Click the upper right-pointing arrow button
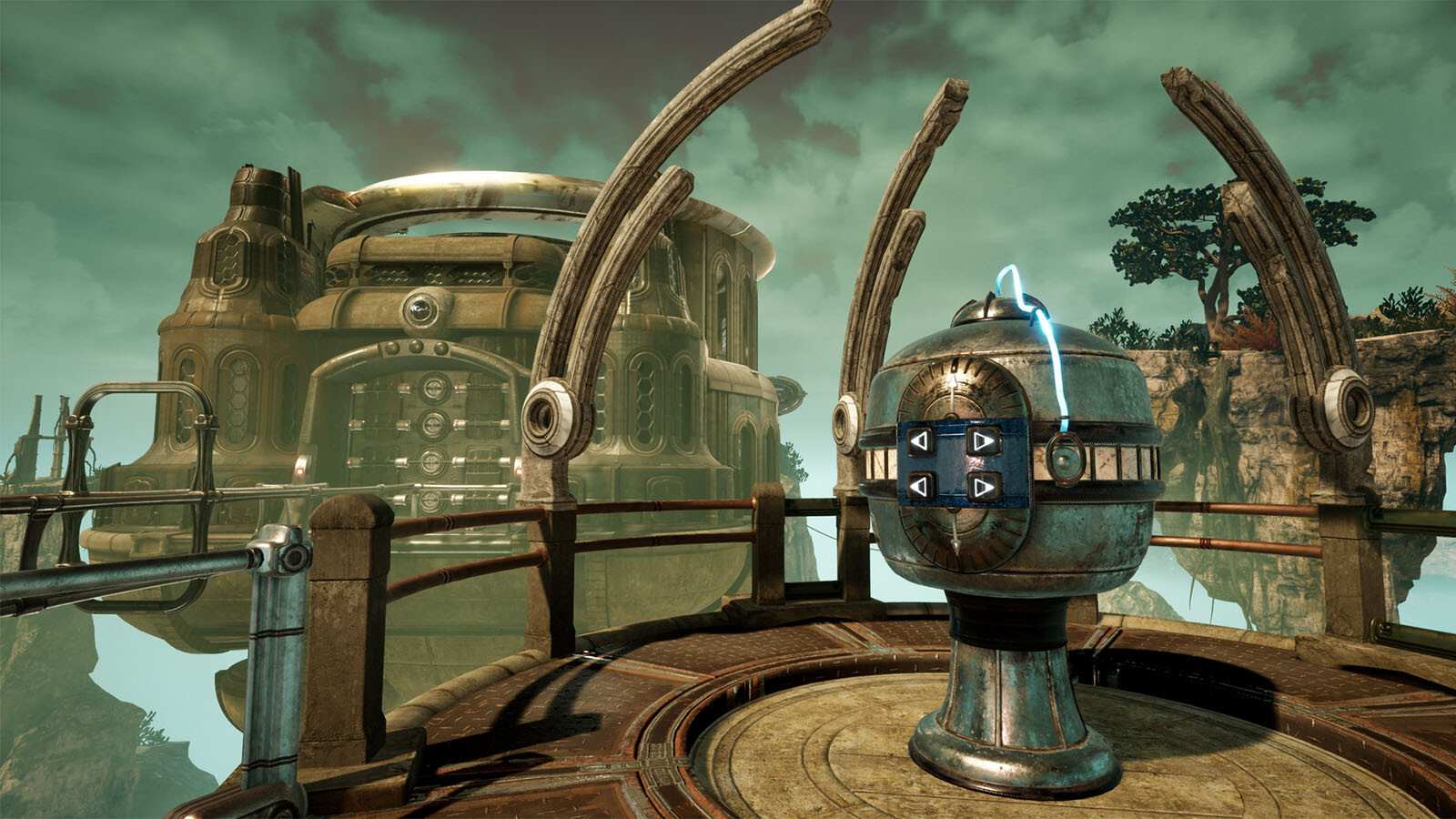The width and height of the screenshot is (1456, 819). (x=982, y=442)
